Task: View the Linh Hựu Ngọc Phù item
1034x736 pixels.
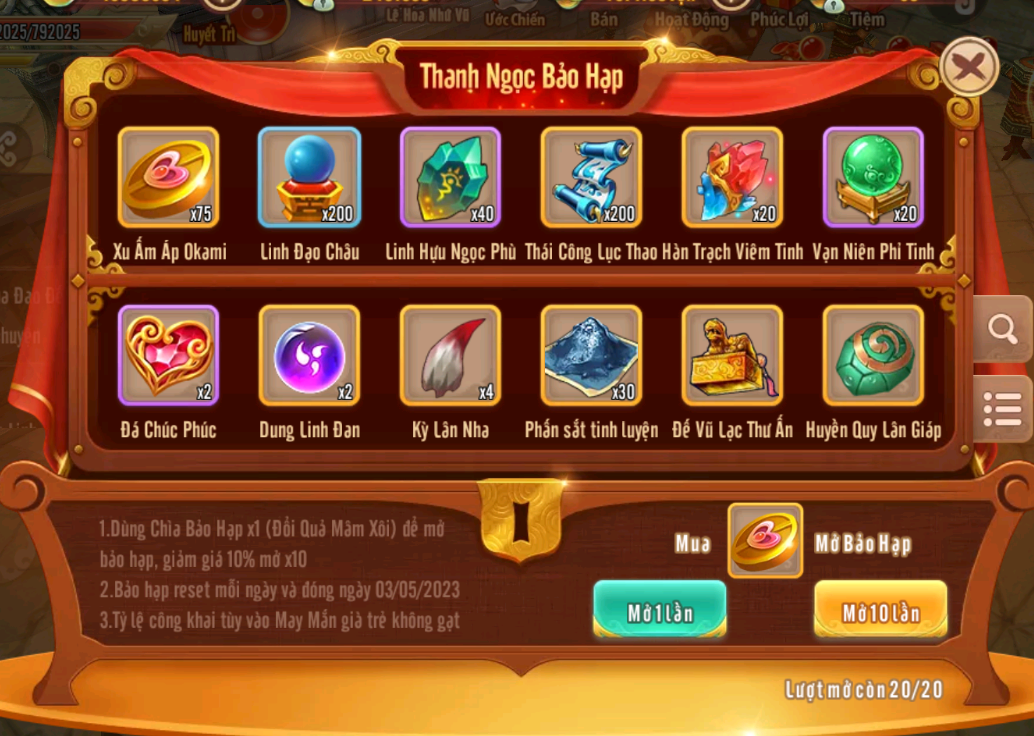Action: click(x=450, y=177)
